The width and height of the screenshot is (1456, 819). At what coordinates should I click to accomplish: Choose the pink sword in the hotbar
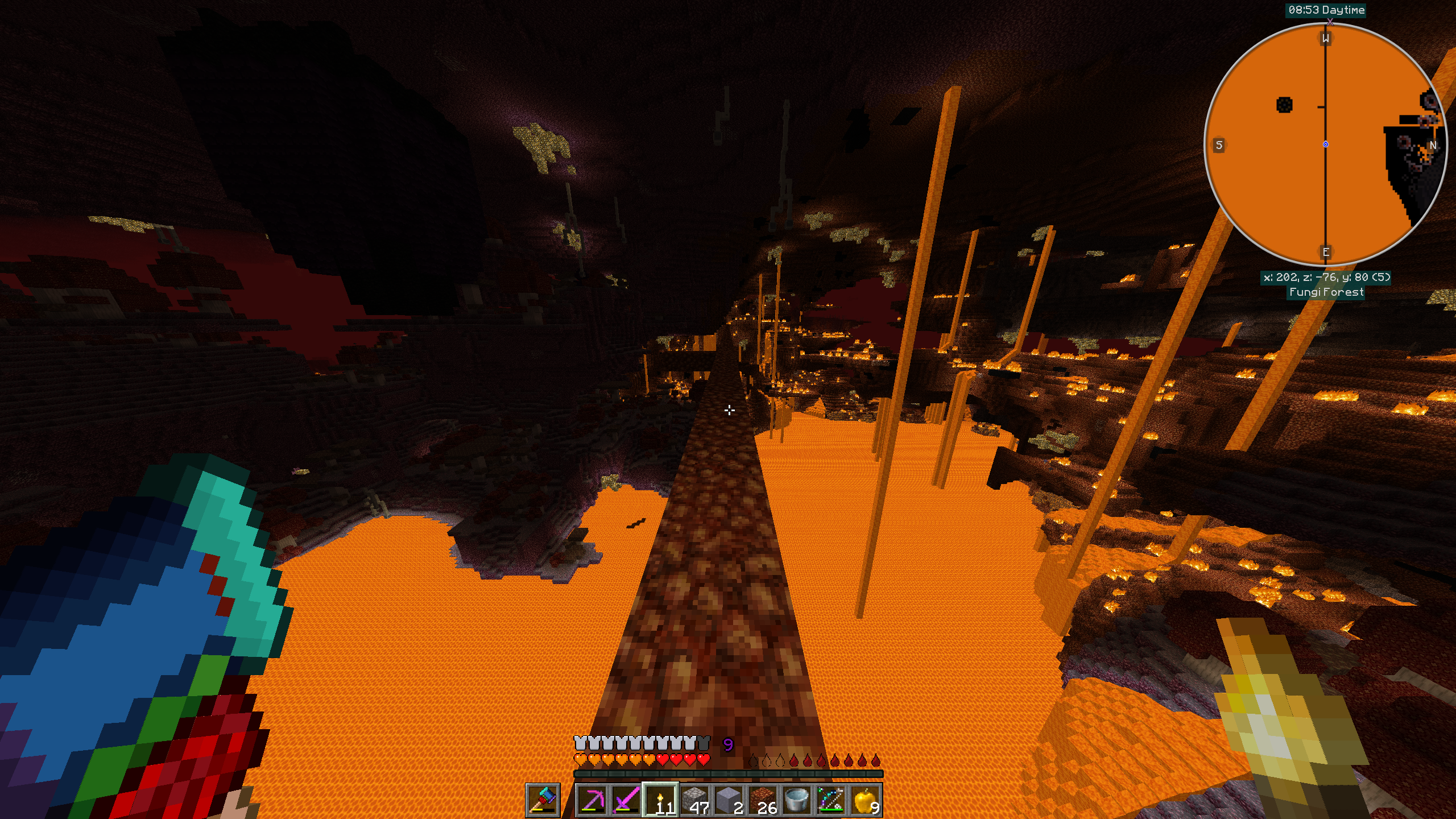click(x=626, y=800)
